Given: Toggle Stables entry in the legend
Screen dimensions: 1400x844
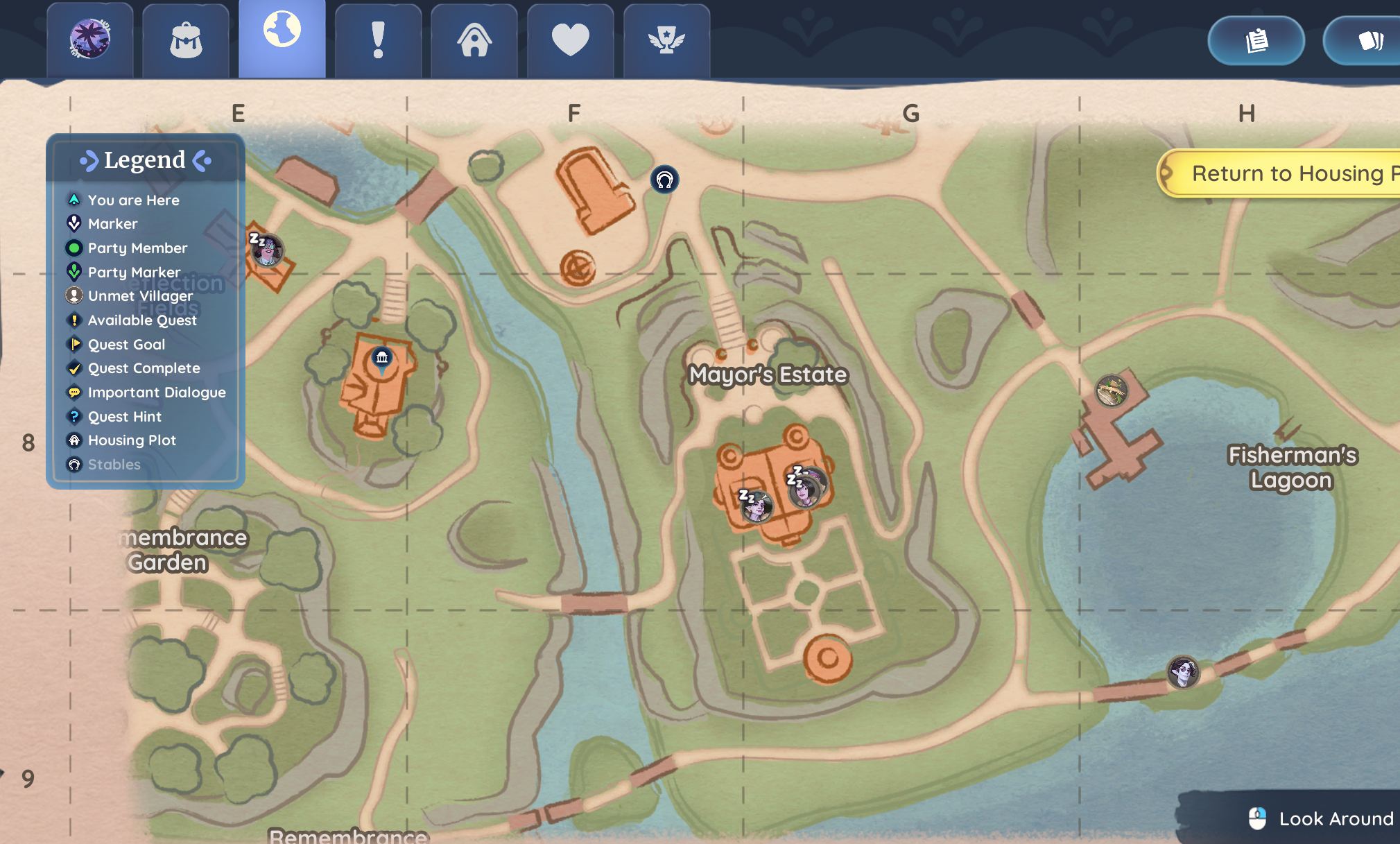Looking at the screenshot, I should 114,465.
